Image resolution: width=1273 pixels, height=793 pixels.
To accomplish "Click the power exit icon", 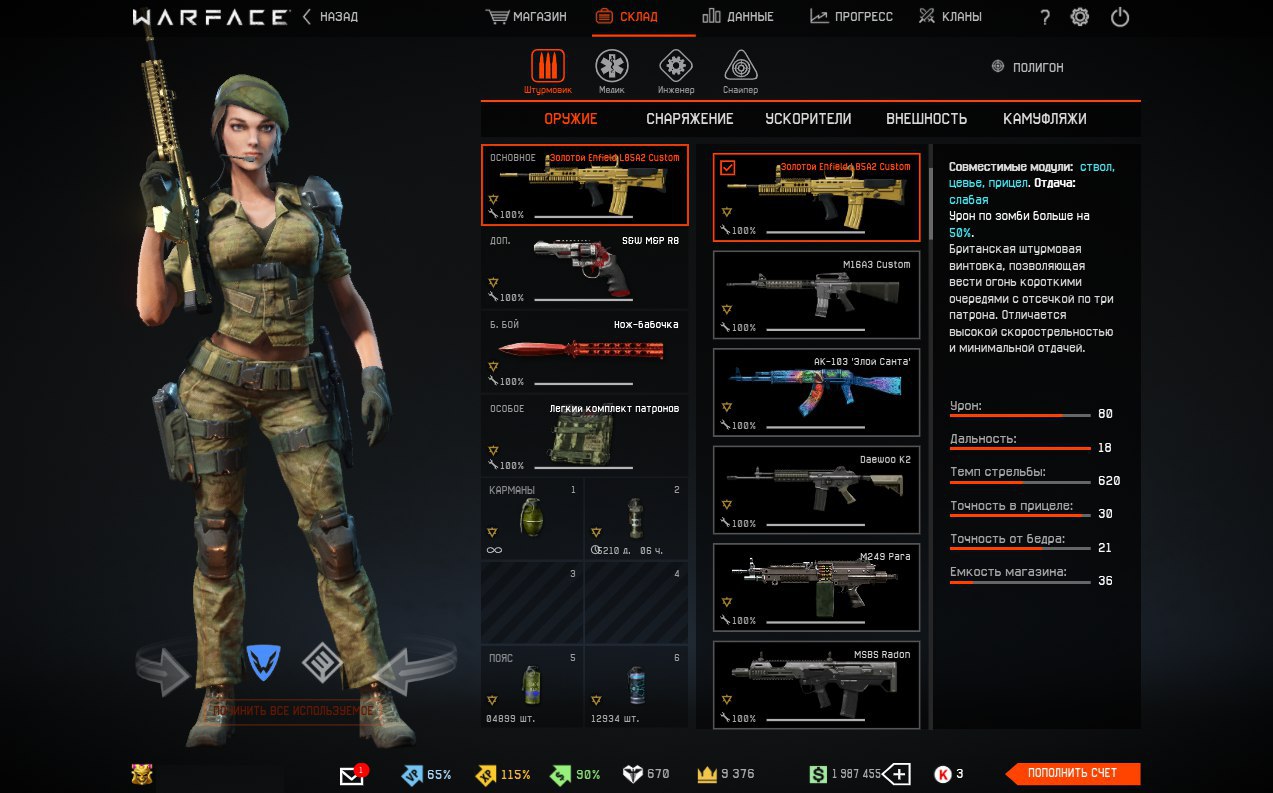I will pyautogui.click(x=1120, y=17).
